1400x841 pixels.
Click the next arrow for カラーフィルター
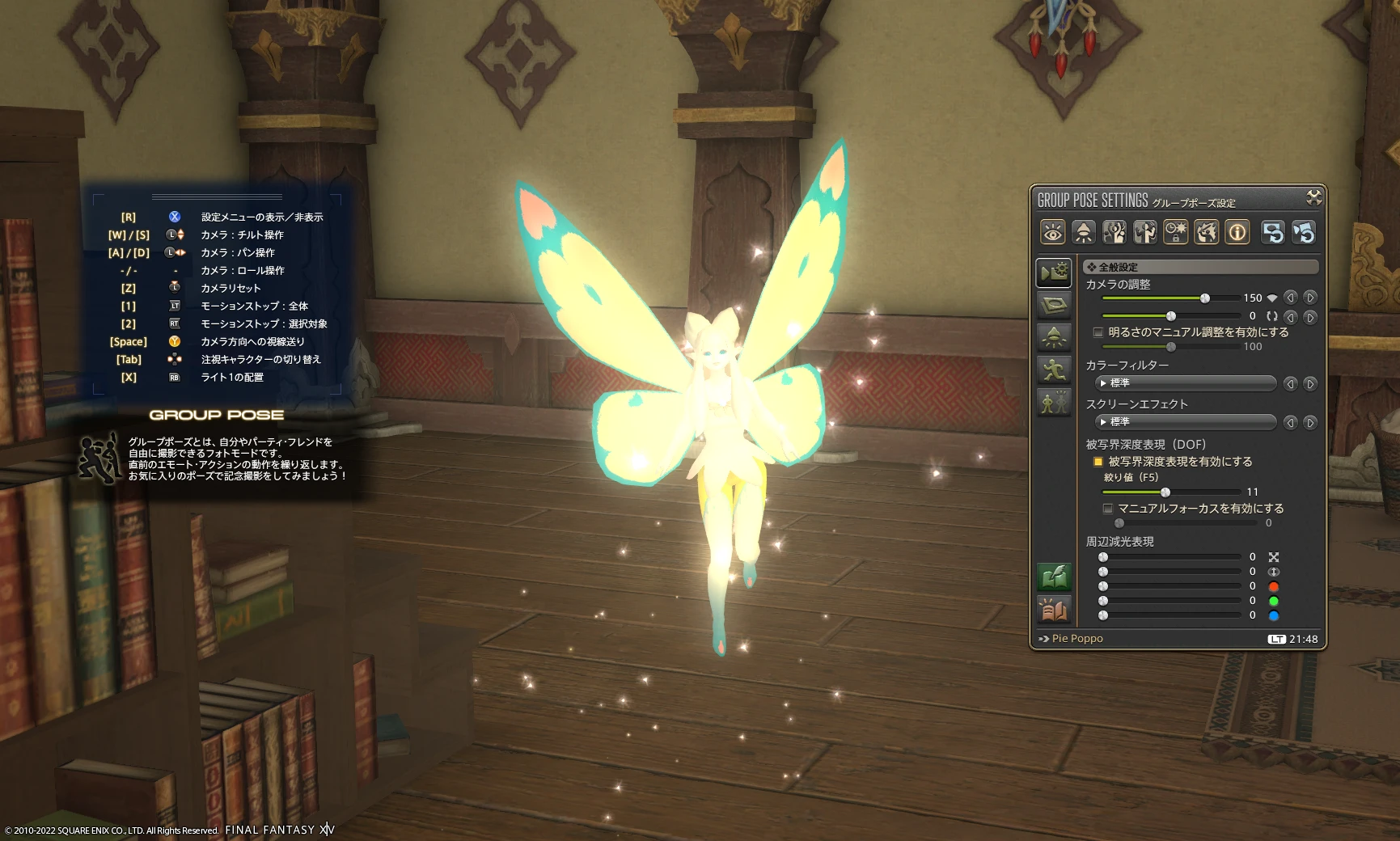[x=1309, y=383]
